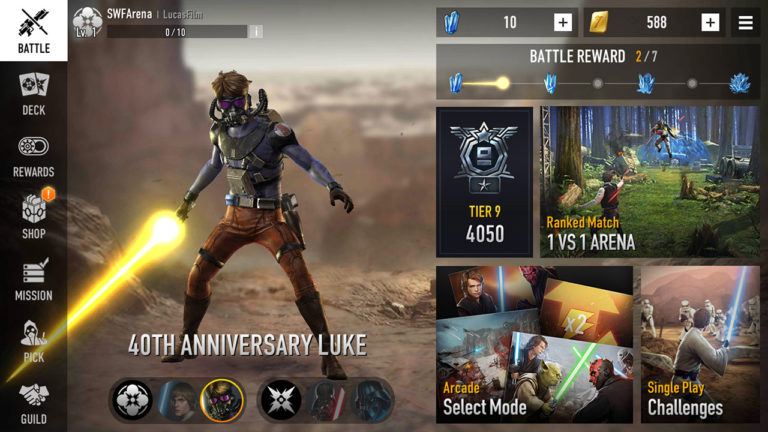This screenshot has width=768, height=432.
Task: Open the Shop with the notification badge
Action: [x=34, y=216]
